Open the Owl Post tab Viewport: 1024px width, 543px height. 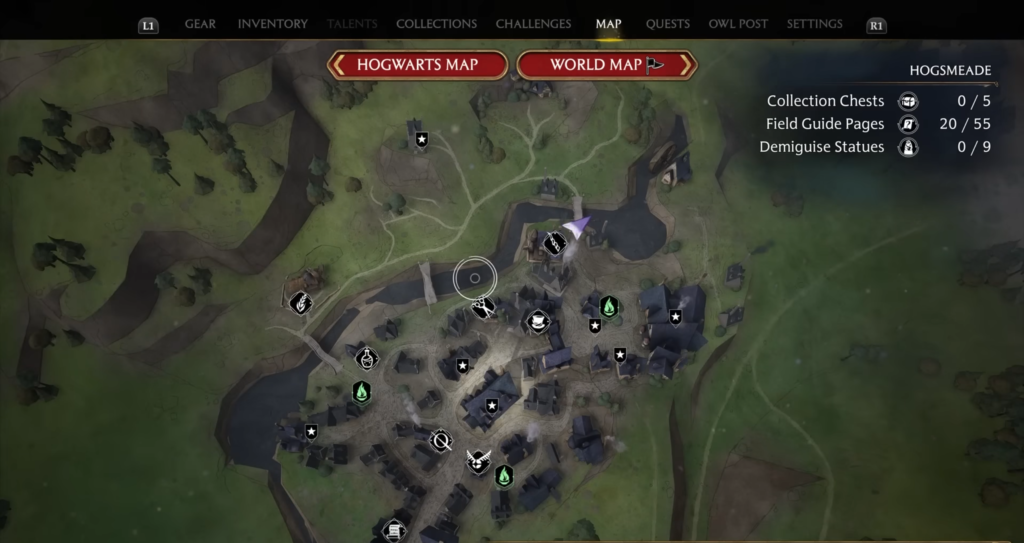point(738,24)
